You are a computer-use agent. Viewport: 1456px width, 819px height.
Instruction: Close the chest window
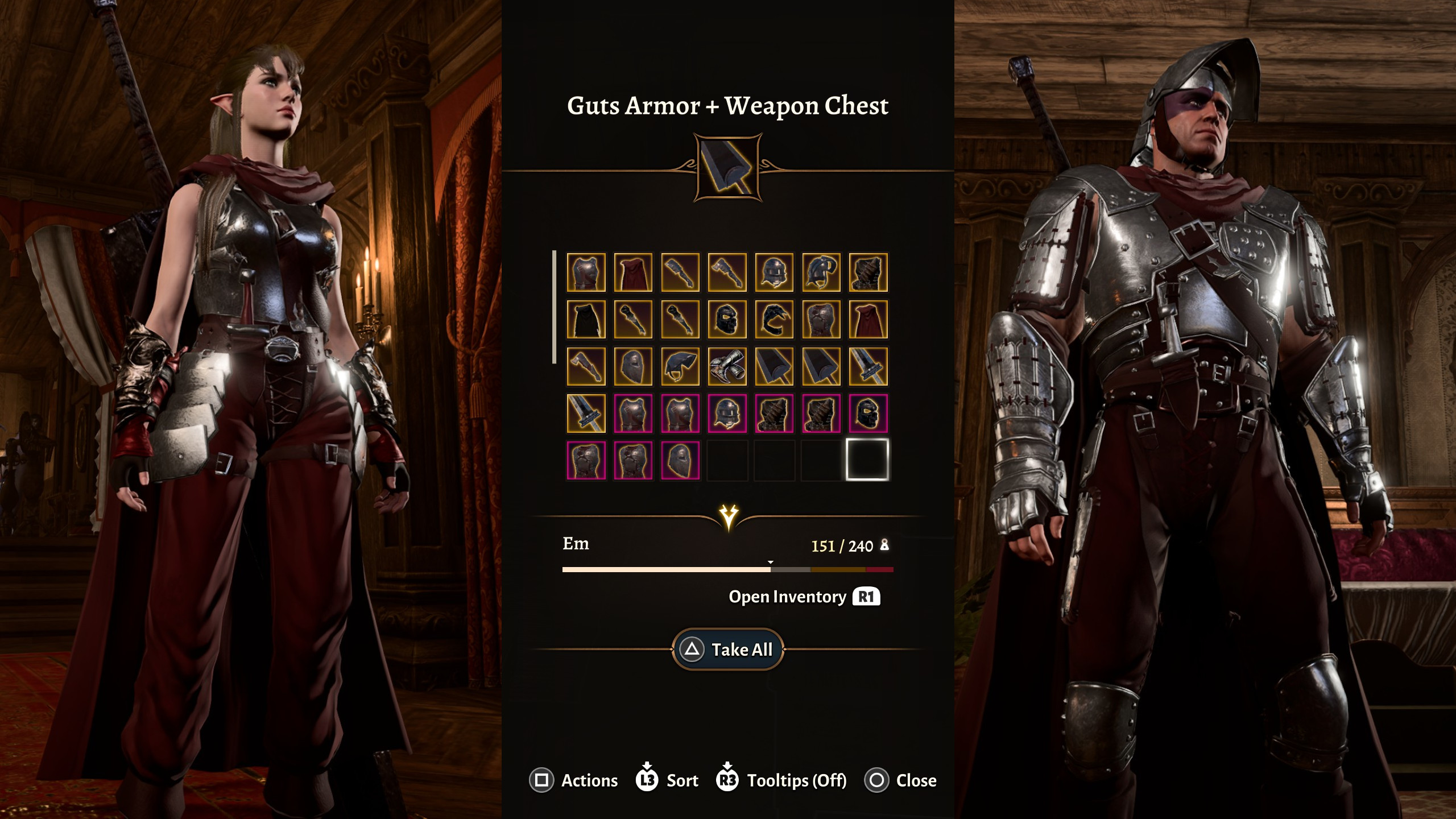pos(900,780)
